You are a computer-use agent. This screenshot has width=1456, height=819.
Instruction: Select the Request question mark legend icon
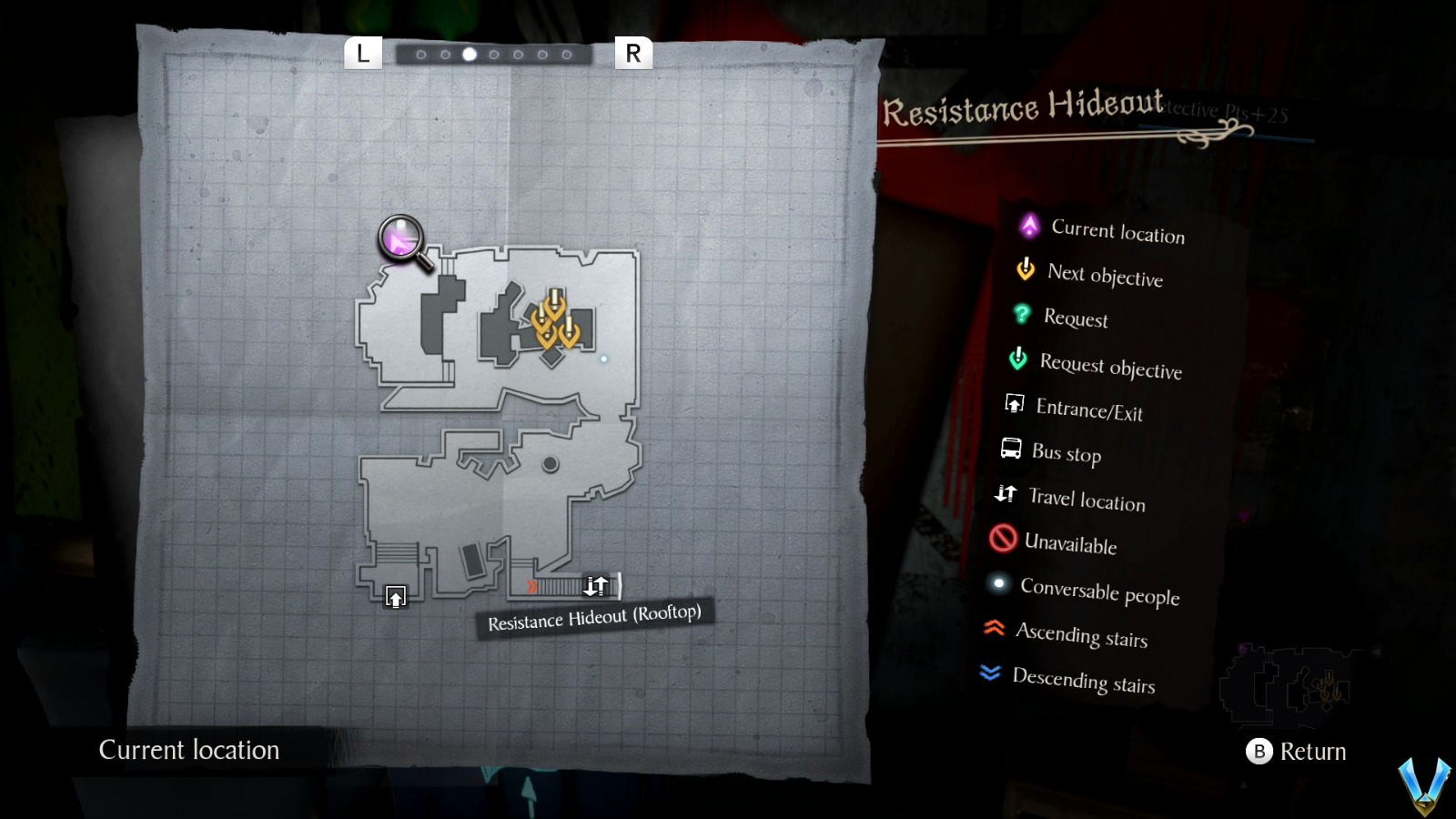1022,314
